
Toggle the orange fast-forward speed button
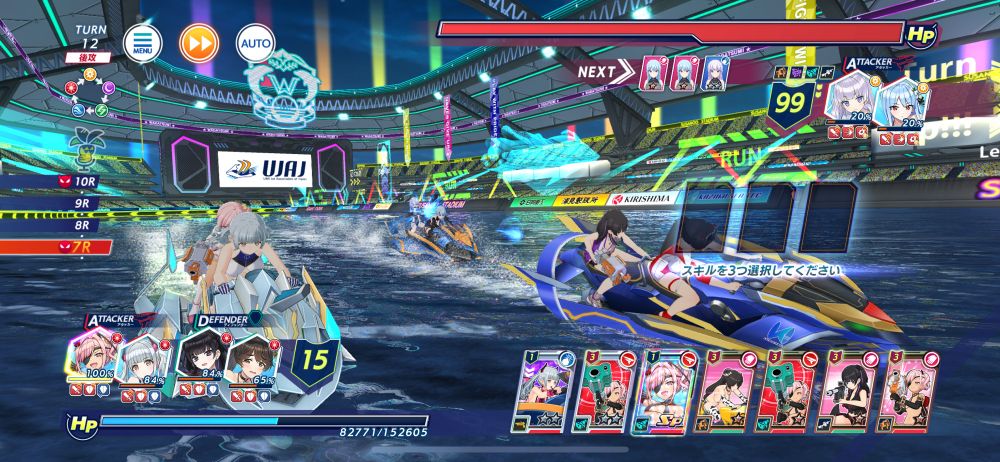point(198,43)
